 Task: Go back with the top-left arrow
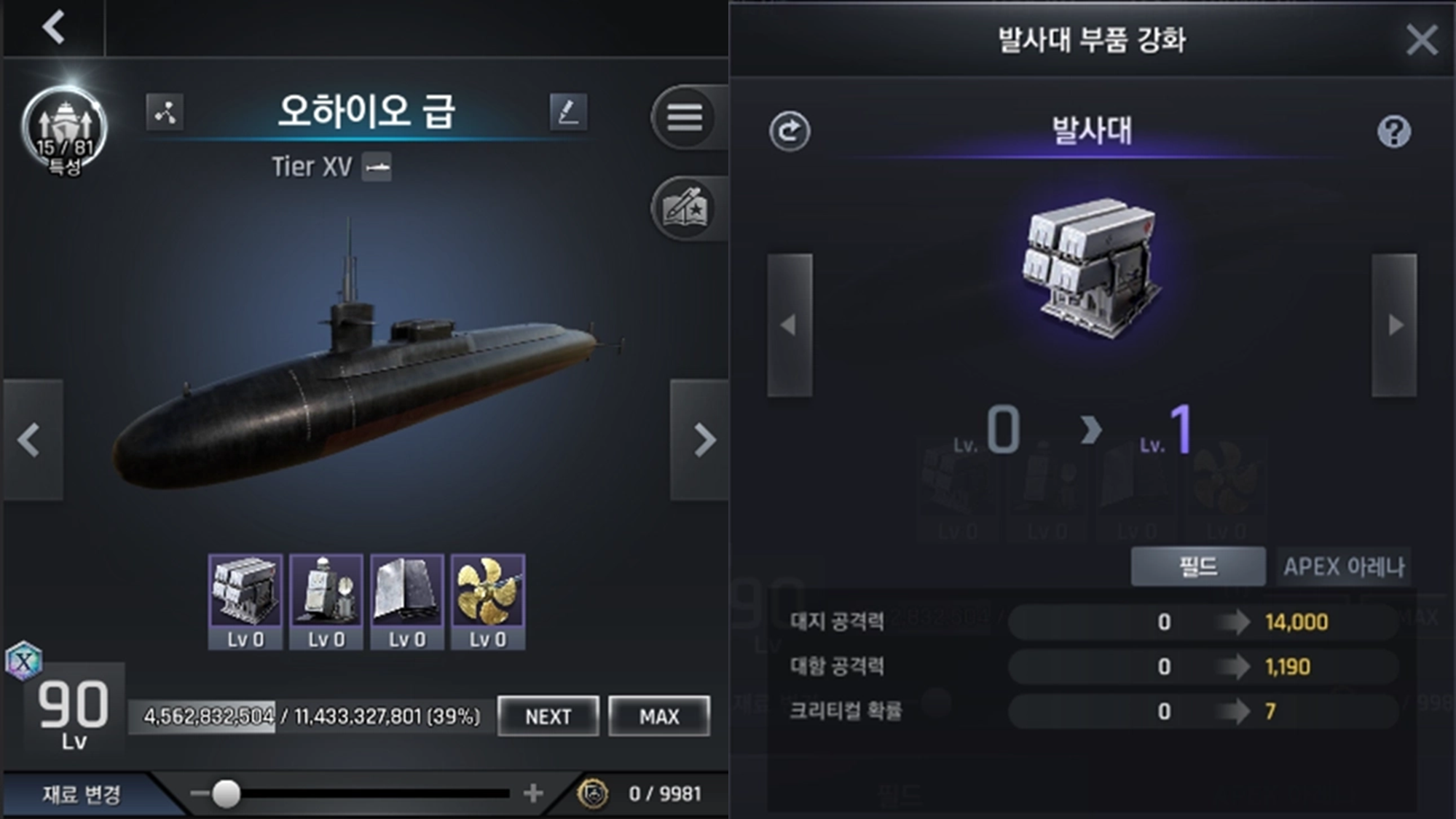click(54, 28)
